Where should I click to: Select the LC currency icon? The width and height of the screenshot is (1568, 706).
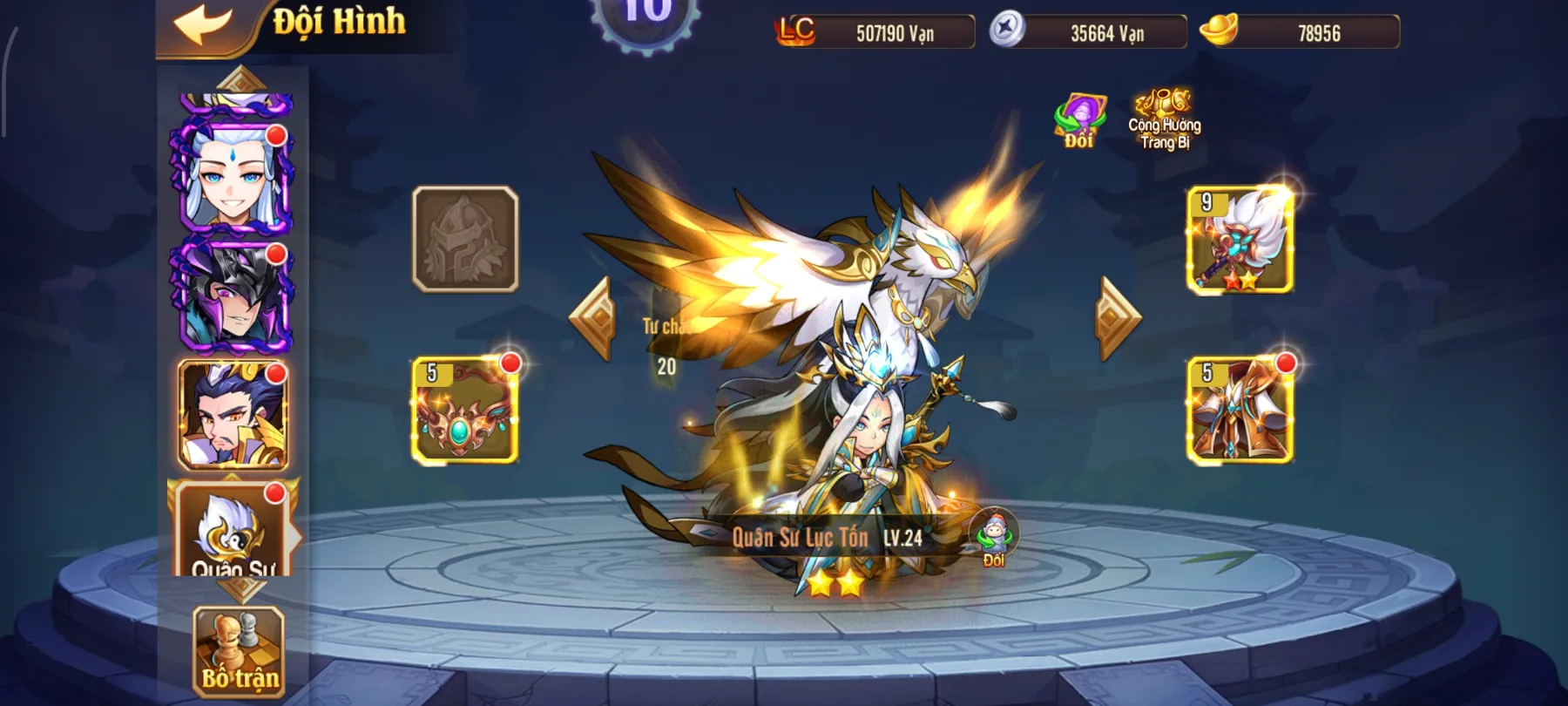[x=794, y=33]
